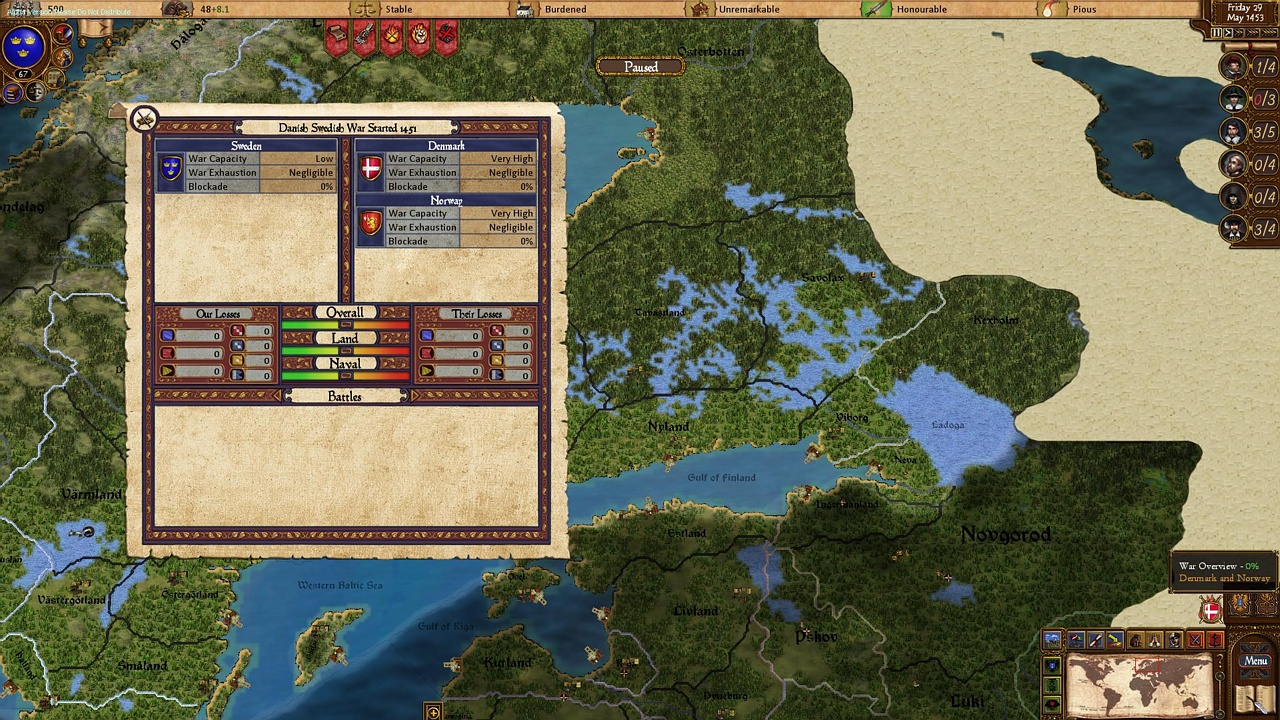Select Sweden's flag in the war panel

[171, 169]
